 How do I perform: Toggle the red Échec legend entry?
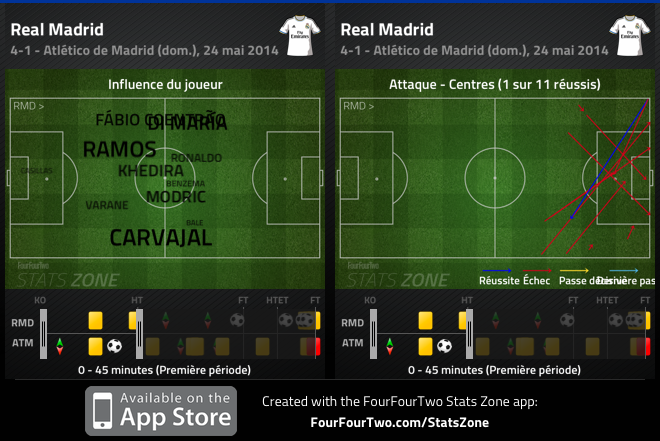pos(536,281)
